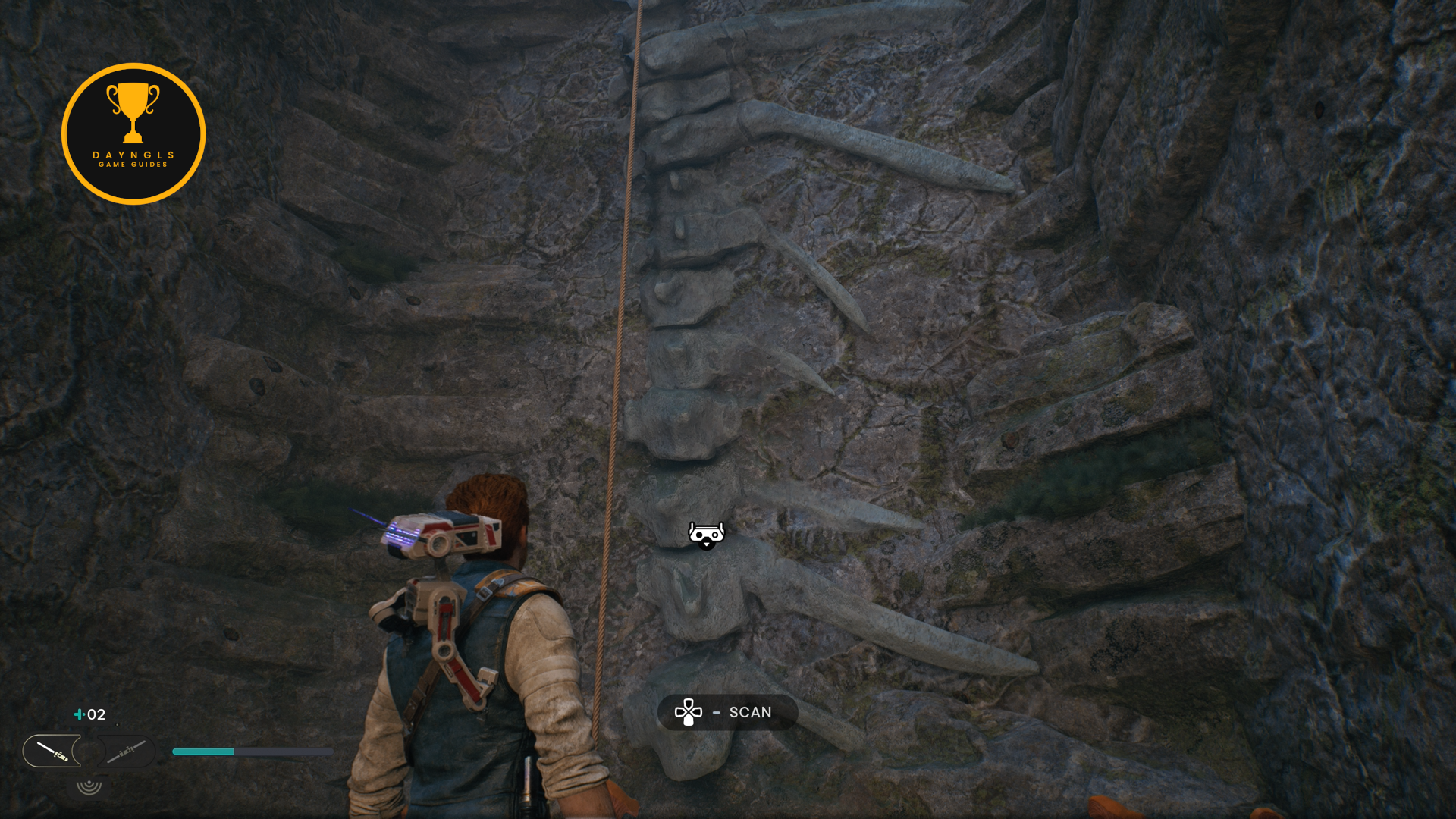The width and height of the screenshot is (1456, 819).
Task: Switch to the double-bladed lightsaber stance
Action: pos(126,752)
